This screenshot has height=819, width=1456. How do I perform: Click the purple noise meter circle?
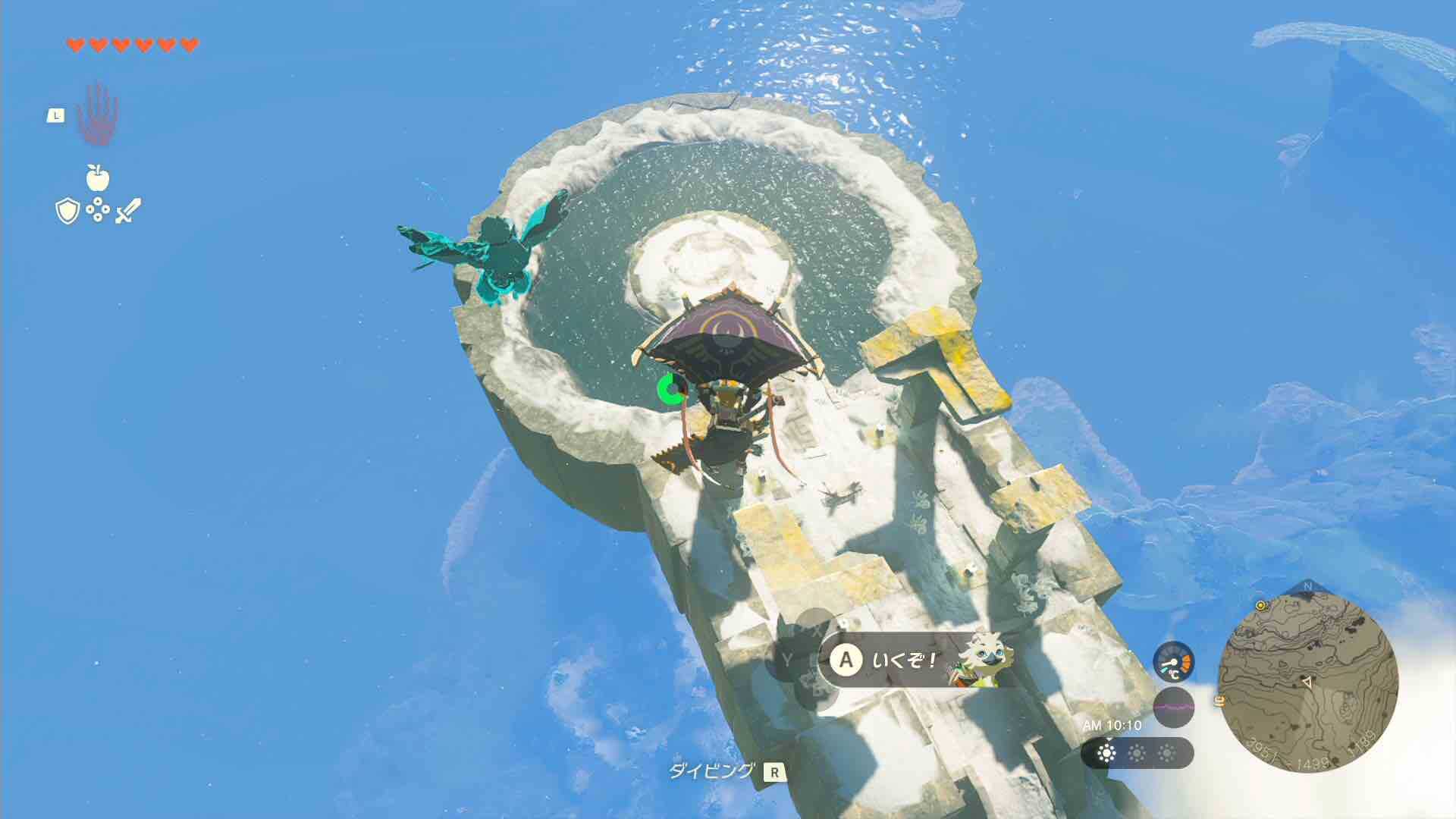click(1174, 706)
